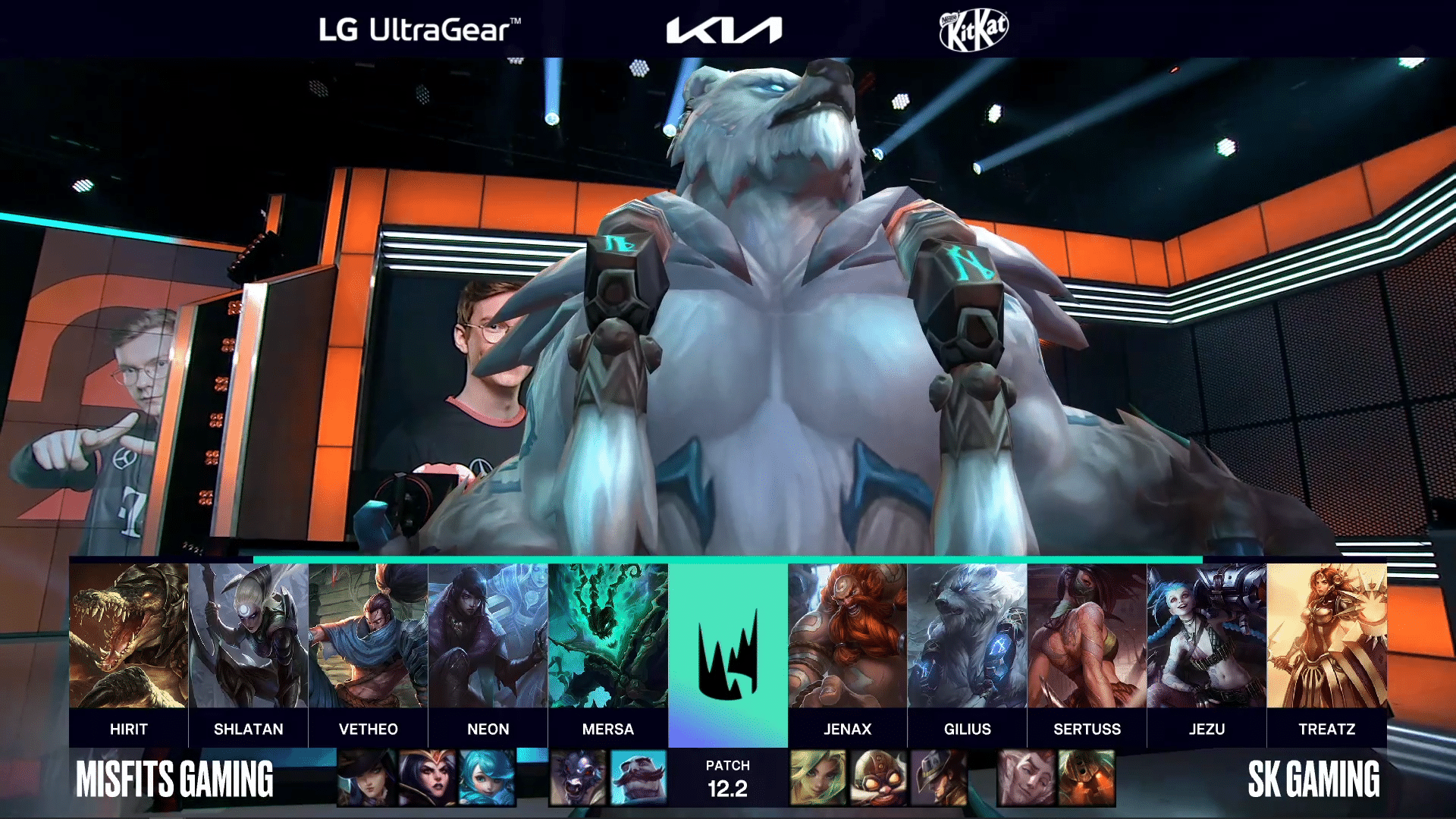This screenshot has height=819, width=1456.
Task: Click the banned Nautilus icon
Action: coord(1087,778)
